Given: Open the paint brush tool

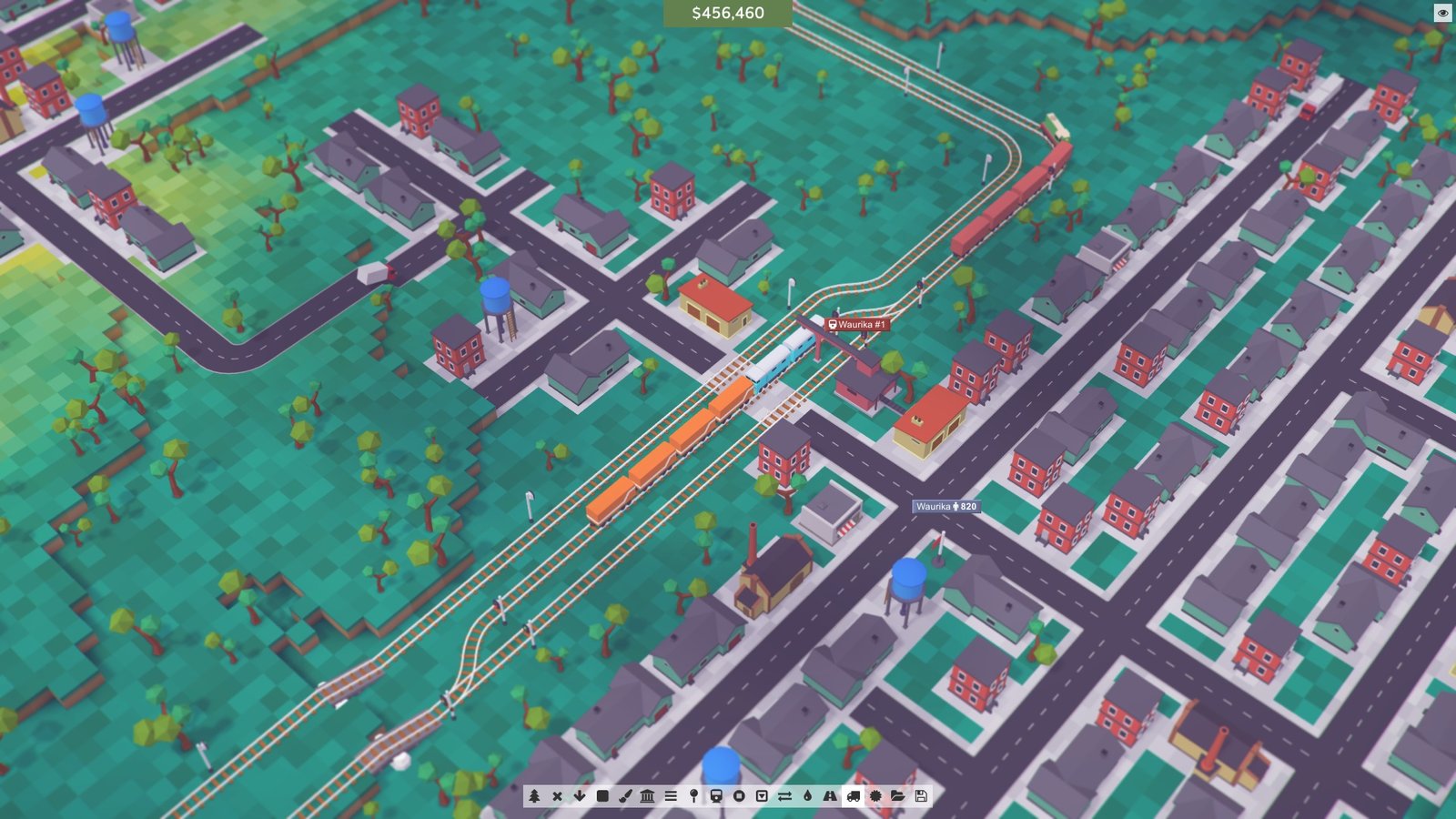Looking at the screenshot, I should click(624, 794).
